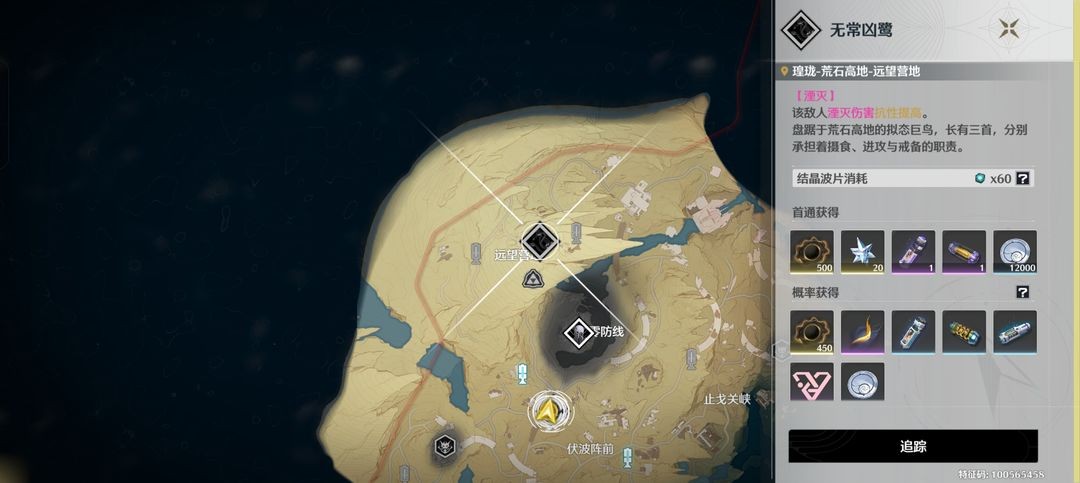This screenshot has width=1080, height=483.
Task: Click the triangle marker below the selected boss
Action: click(x=536, y=279)
